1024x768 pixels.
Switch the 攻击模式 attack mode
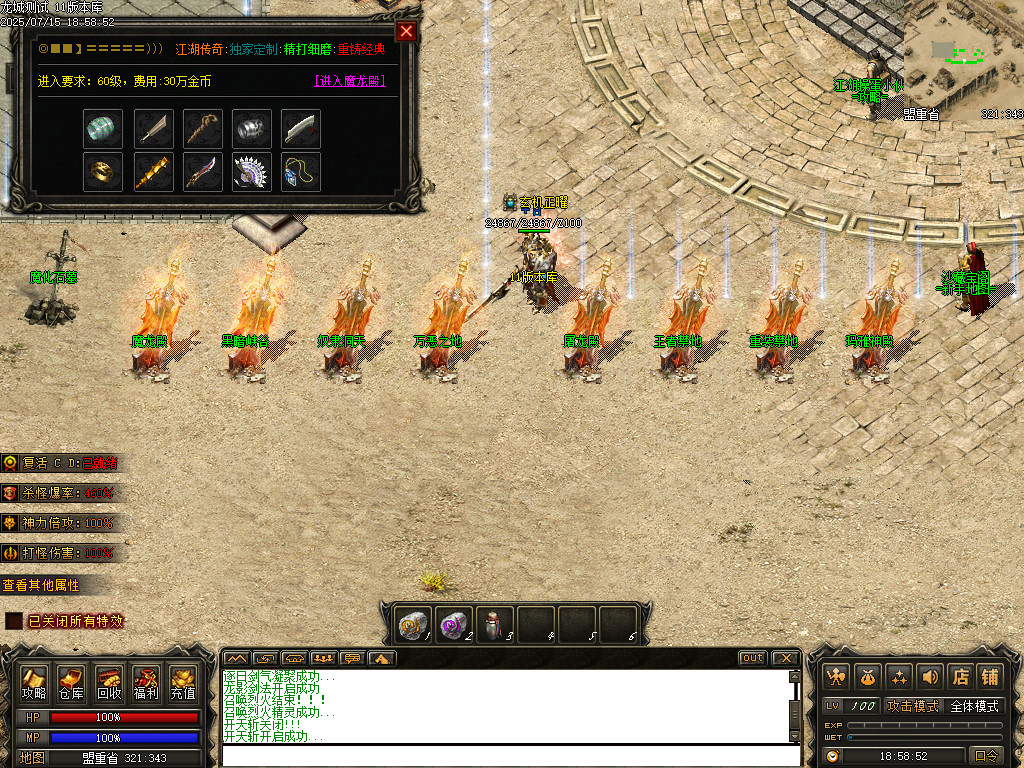(x=913, y=706)
